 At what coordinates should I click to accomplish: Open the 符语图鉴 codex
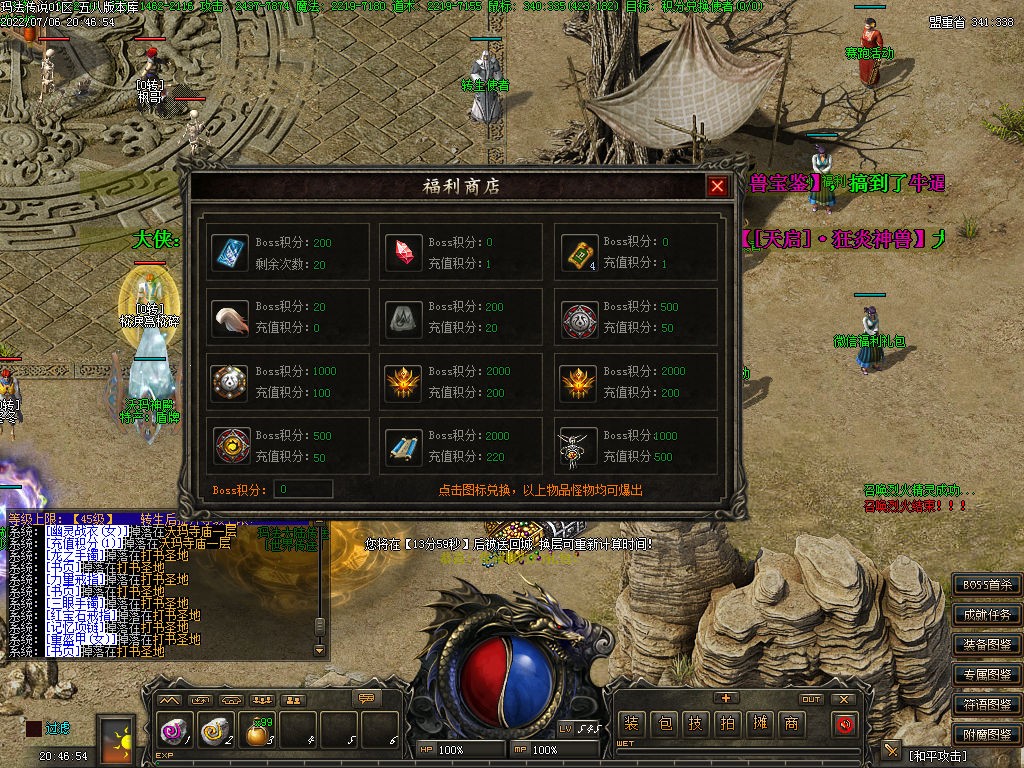point(986,704)
